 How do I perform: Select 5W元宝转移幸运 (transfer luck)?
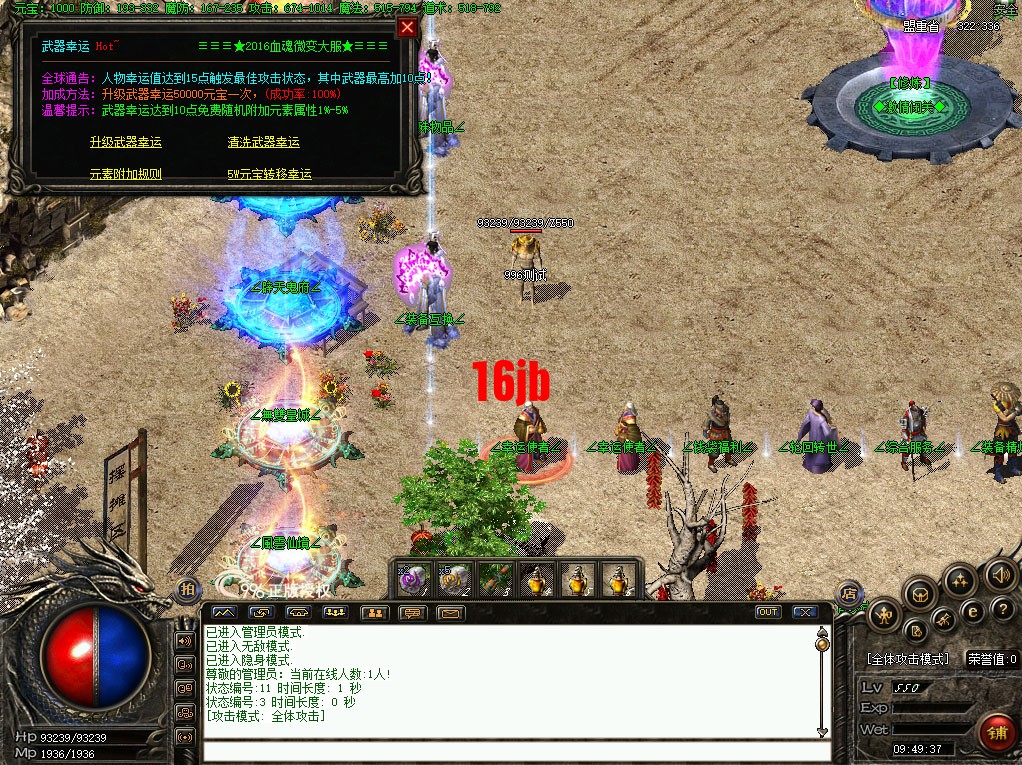pos(269,174)
